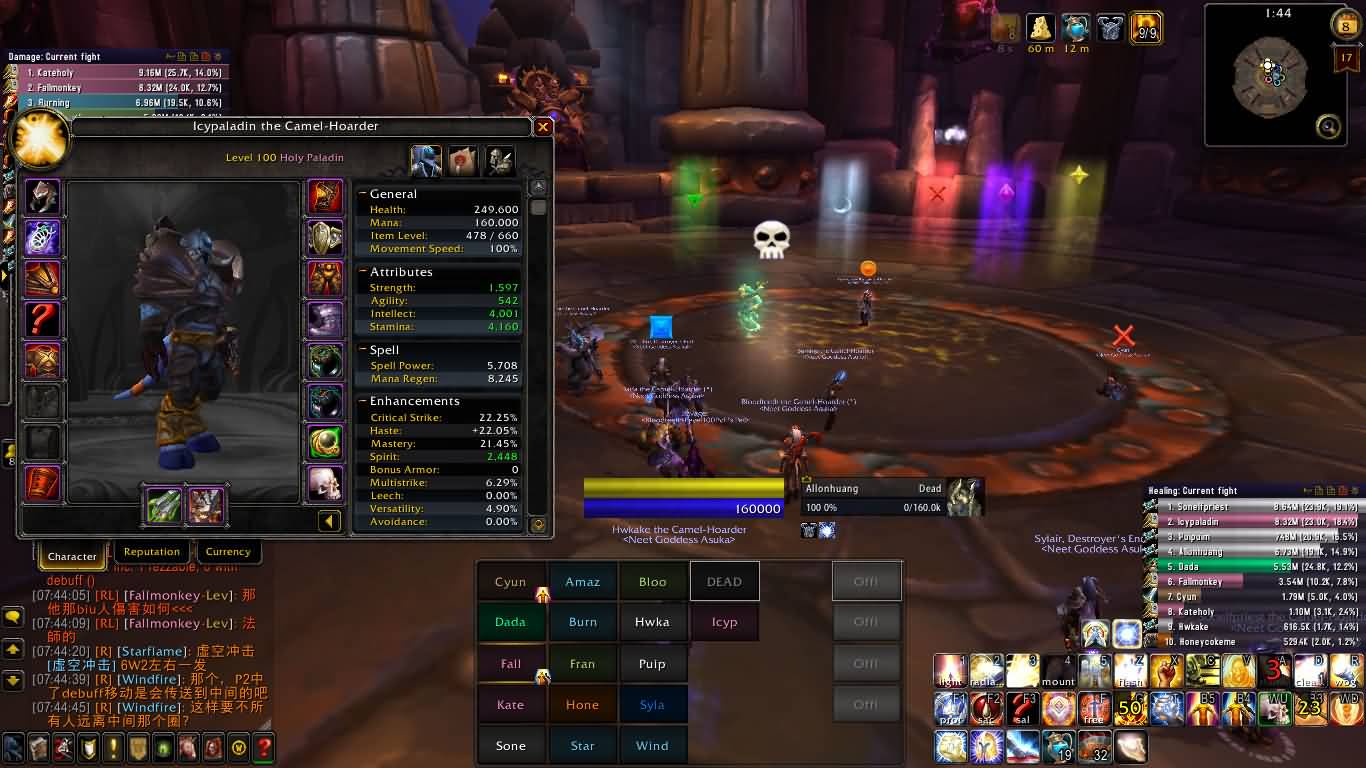Switch to the Reputation tab
Screen dimensions: 1366x768
click(152, 552)
